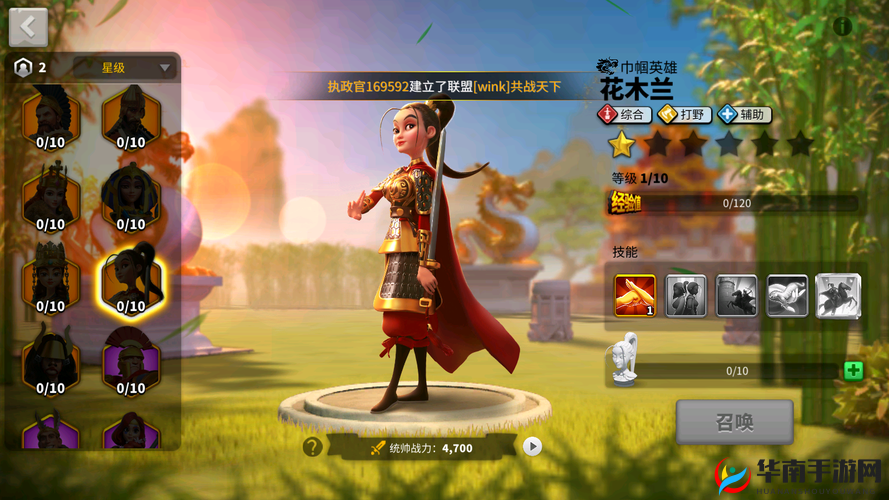Screen dimensions: 889x500
Task: Click the 综合 red tag
Action: click(625, 115)
